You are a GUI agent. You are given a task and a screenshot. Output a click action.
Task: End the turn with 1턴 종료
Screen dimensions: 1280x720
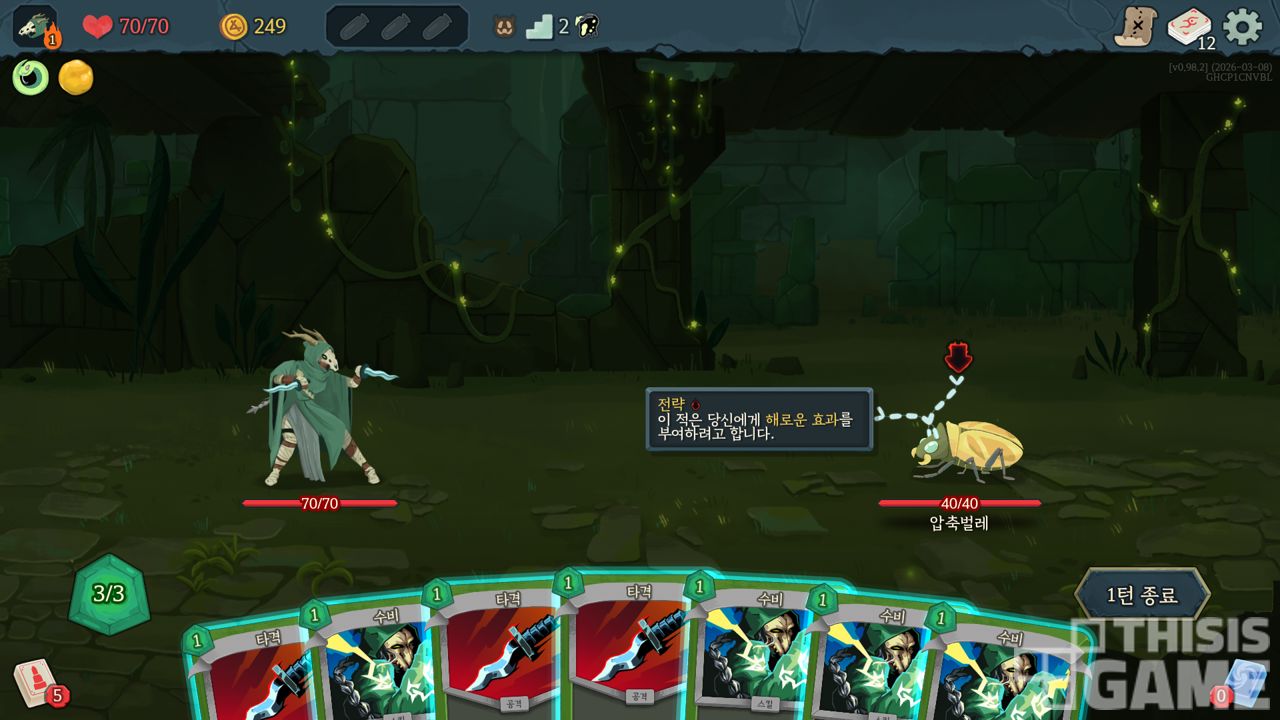pos(1142,595)
